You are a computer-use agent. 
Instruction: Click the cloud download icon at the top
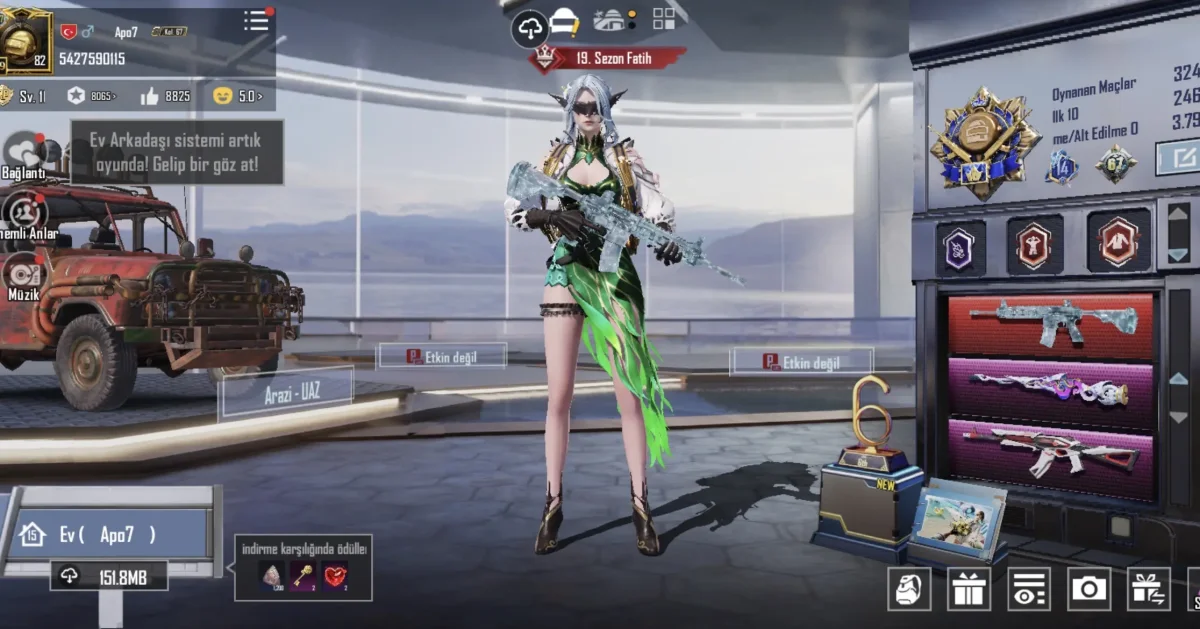point(529,28)
